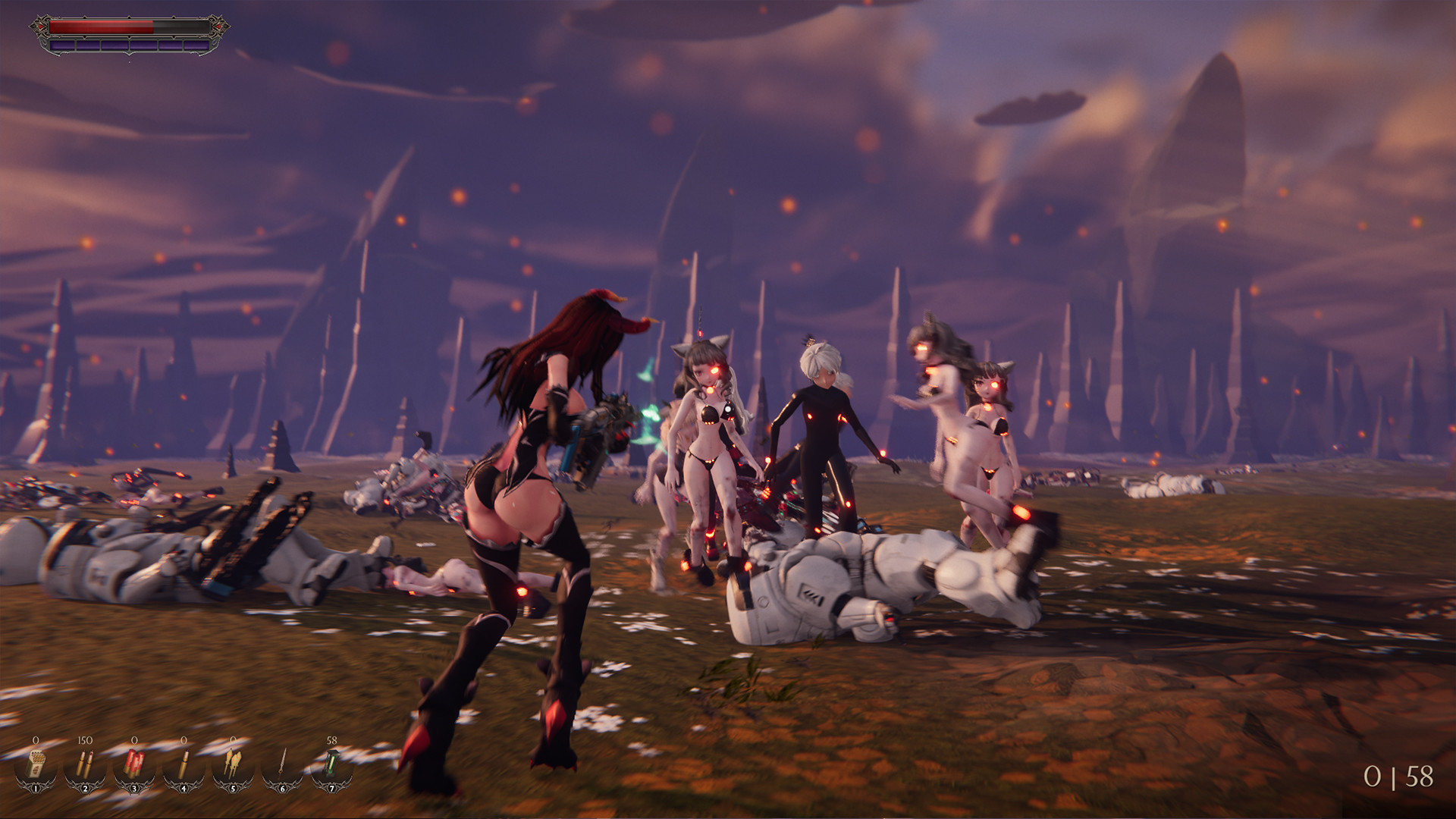Select the single bullet in hotbar slot 4

click(x=184, y=764)
